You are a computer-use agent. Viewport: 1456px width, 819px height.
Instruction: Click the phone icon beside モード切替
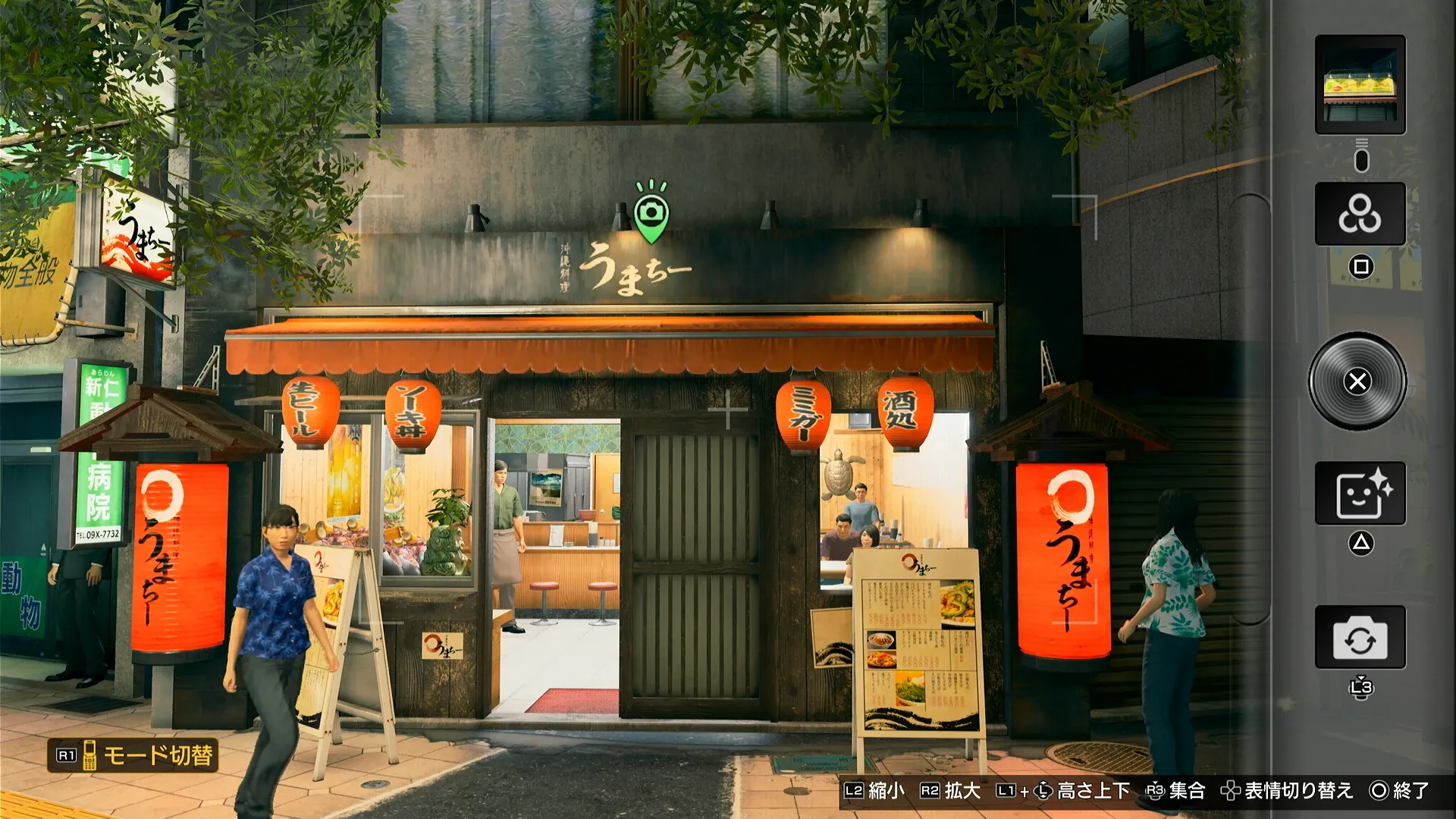[x=89, y=757]
